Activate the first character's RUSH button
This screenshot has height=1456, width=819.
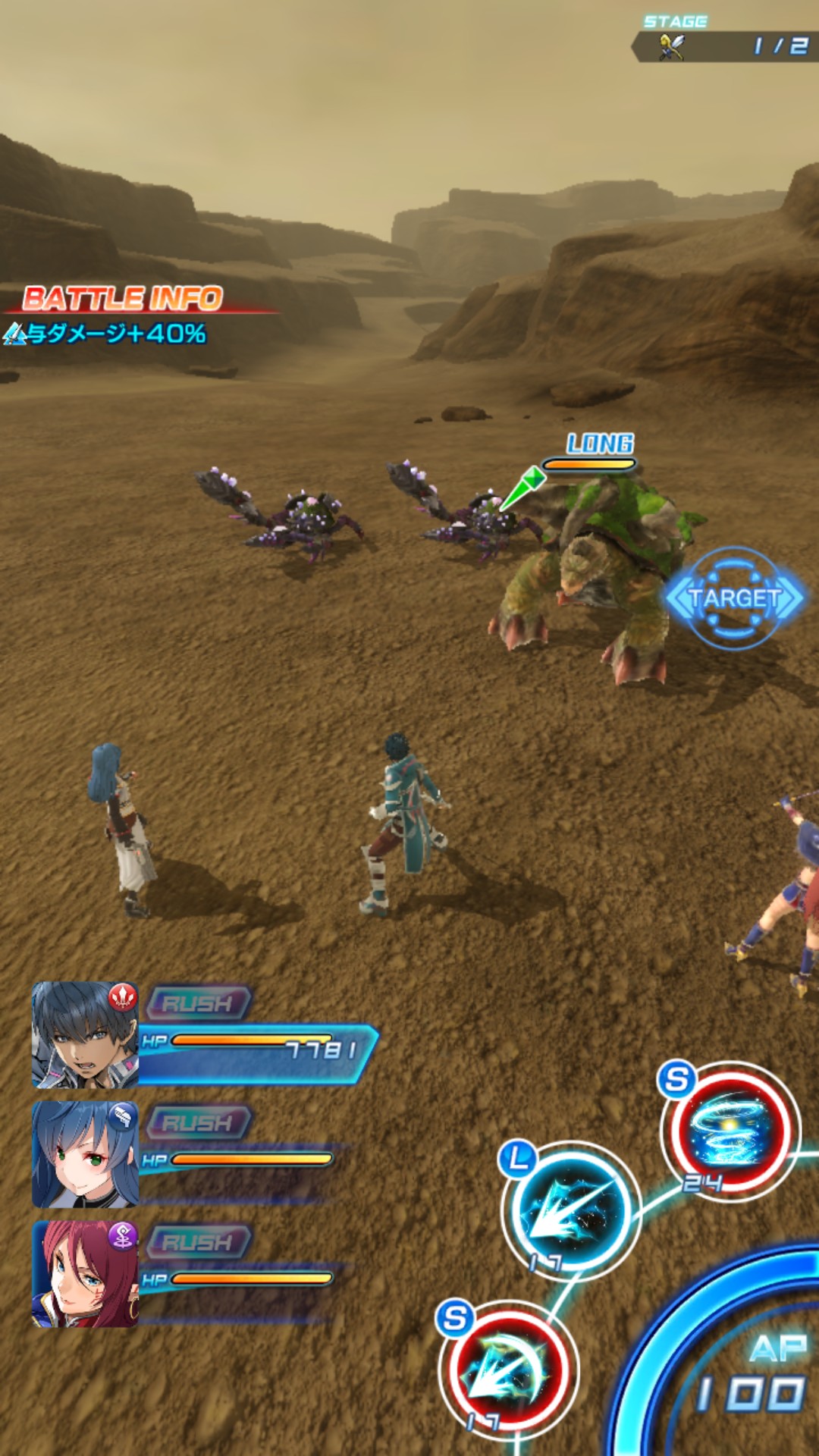pos(199,1003)
